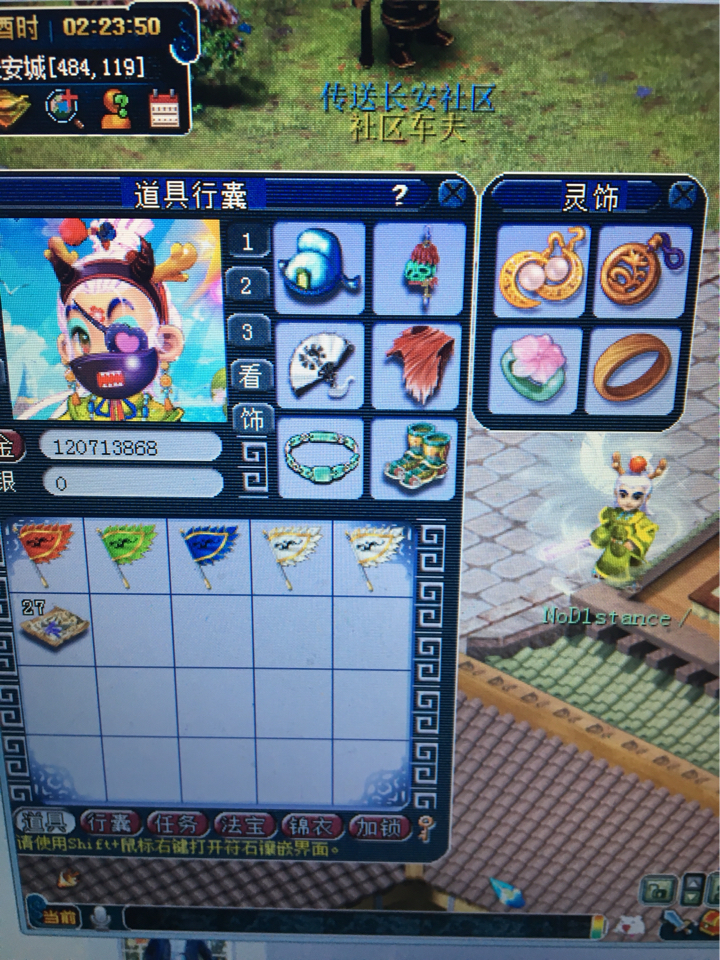720x960 pixels.
Task: Click the pink flower brooch accessory slot
Action: click(538, 370)
